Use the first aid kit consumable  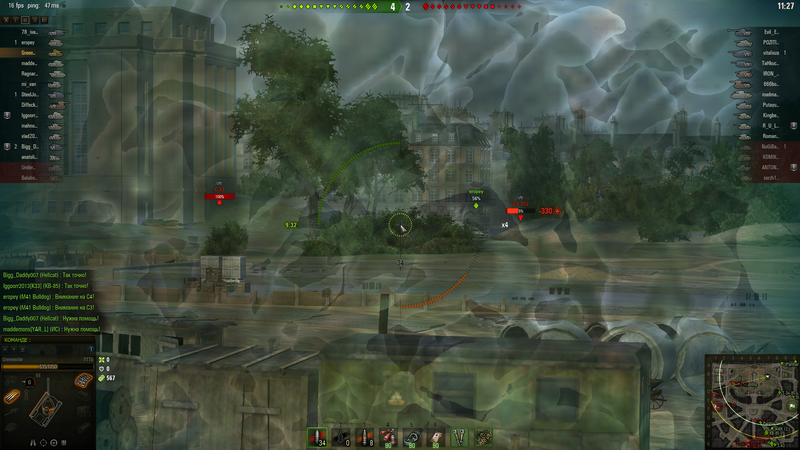click(x=435, y=436)
